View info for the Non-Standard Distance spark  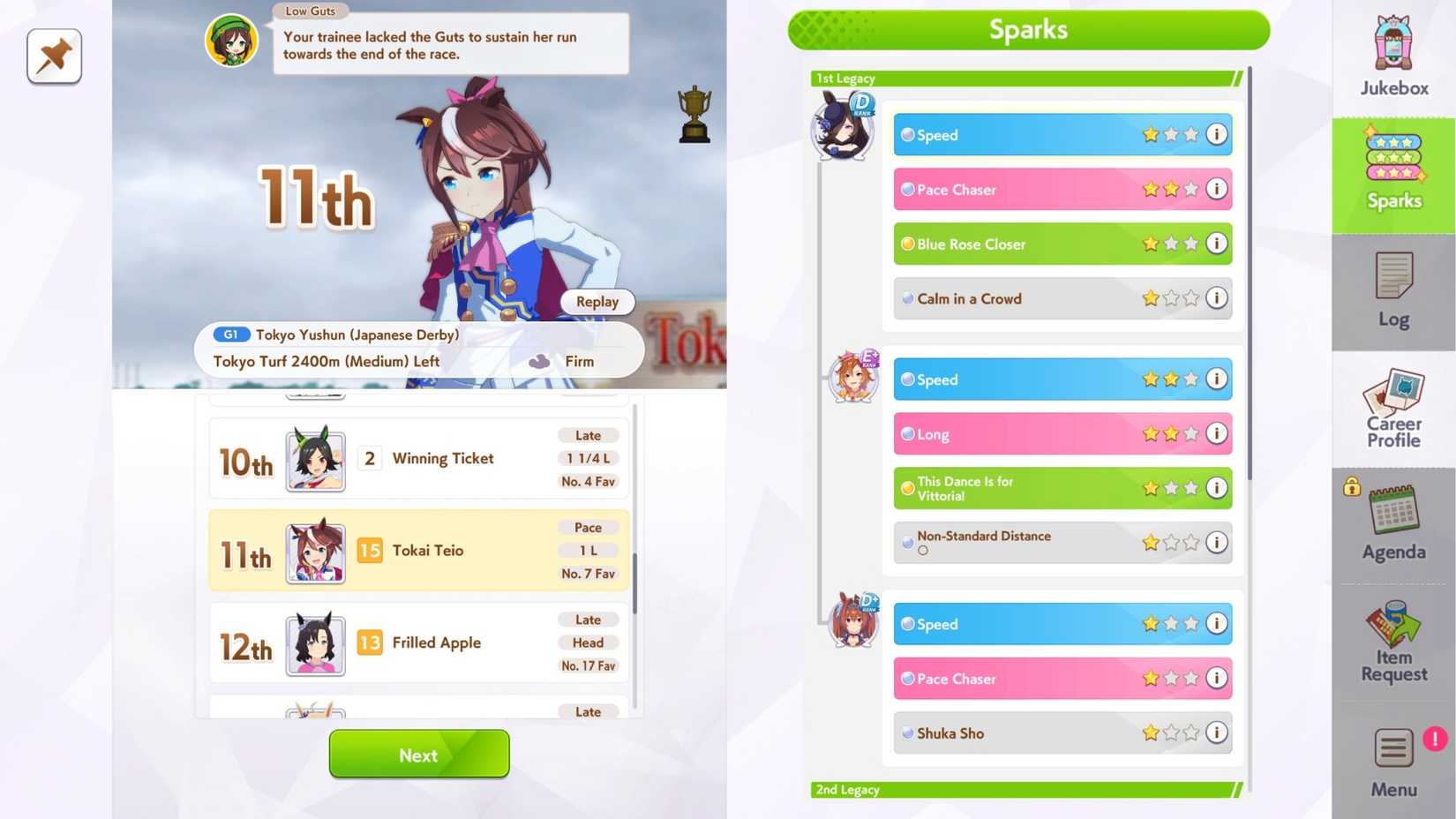(1217, 543)
